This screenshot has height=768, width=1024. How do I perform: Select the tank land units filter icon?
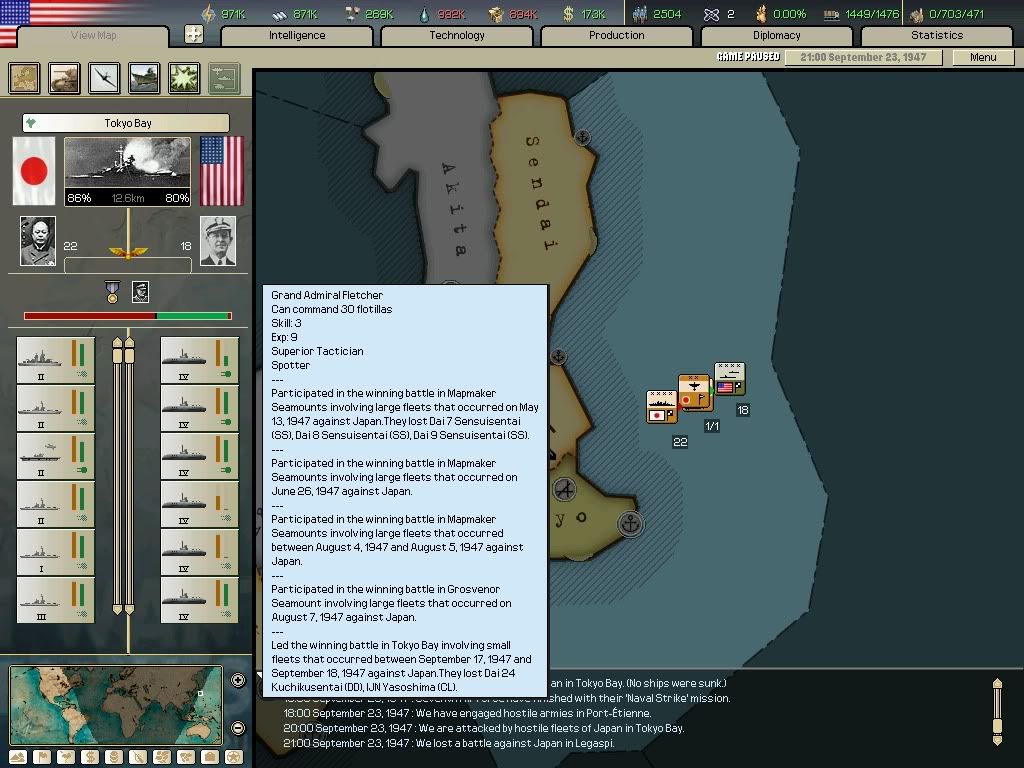coord(65,78)
